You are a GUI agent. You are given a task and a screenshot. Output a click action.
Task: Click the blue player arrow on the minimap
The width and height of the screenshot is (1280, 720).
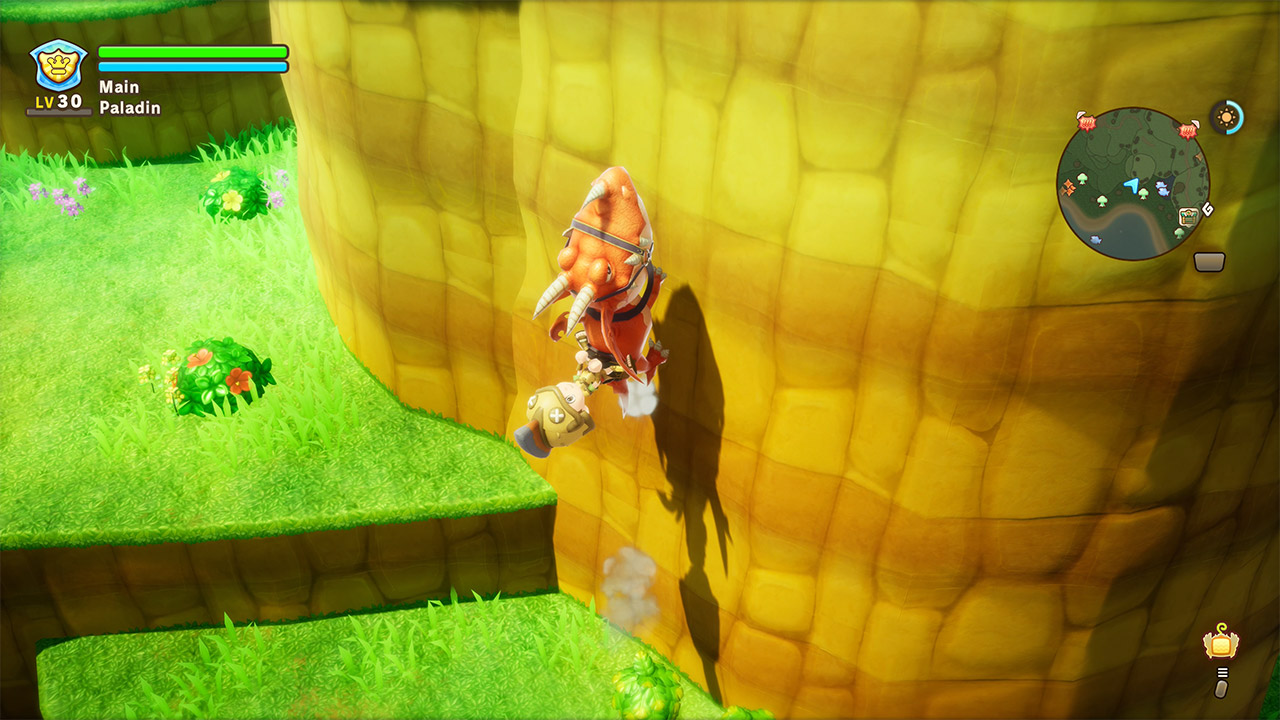pyautogui.click(x=1131, y=185)
